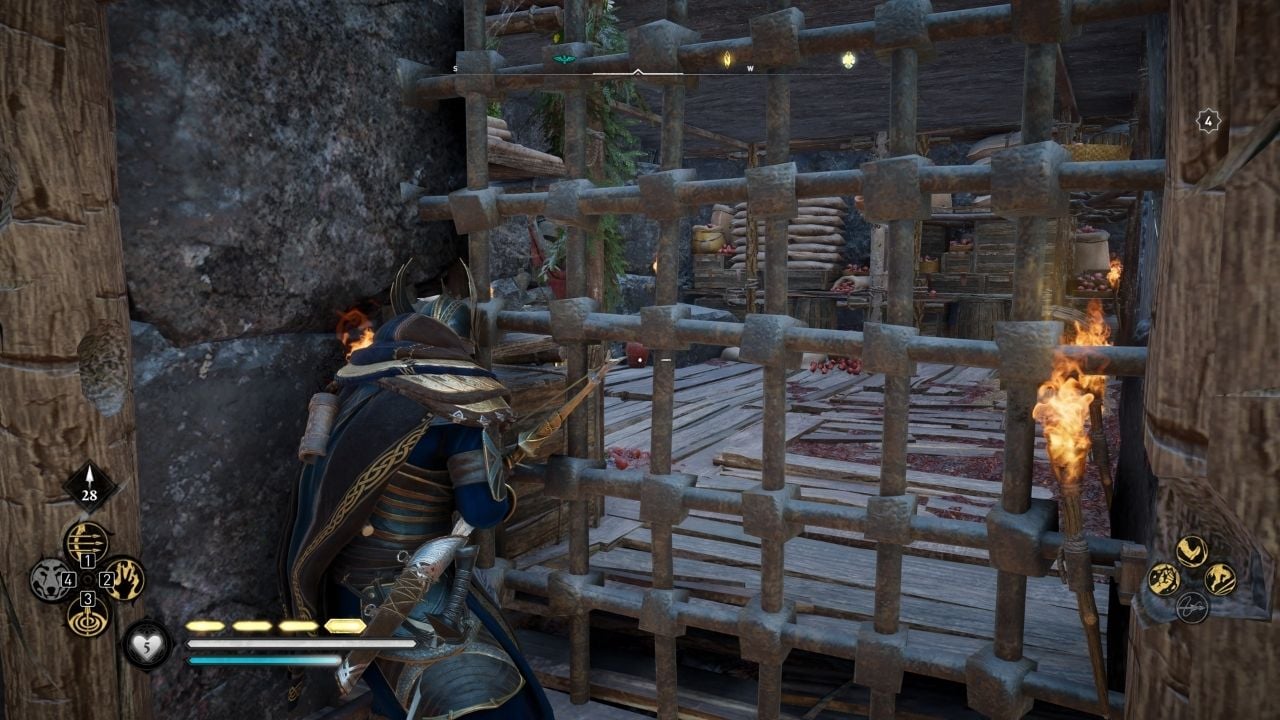This screenshot has height=720, width=1280.
Task: Trigger the concentric rings ability in slot 3
Action: (87, 615)
